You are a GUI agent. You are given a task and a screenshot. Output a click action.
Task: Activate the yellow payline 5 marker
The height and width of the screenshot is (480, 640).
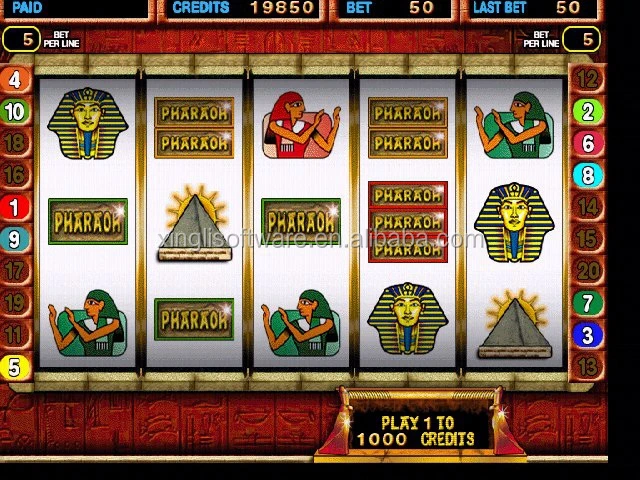tap(15, 367)
